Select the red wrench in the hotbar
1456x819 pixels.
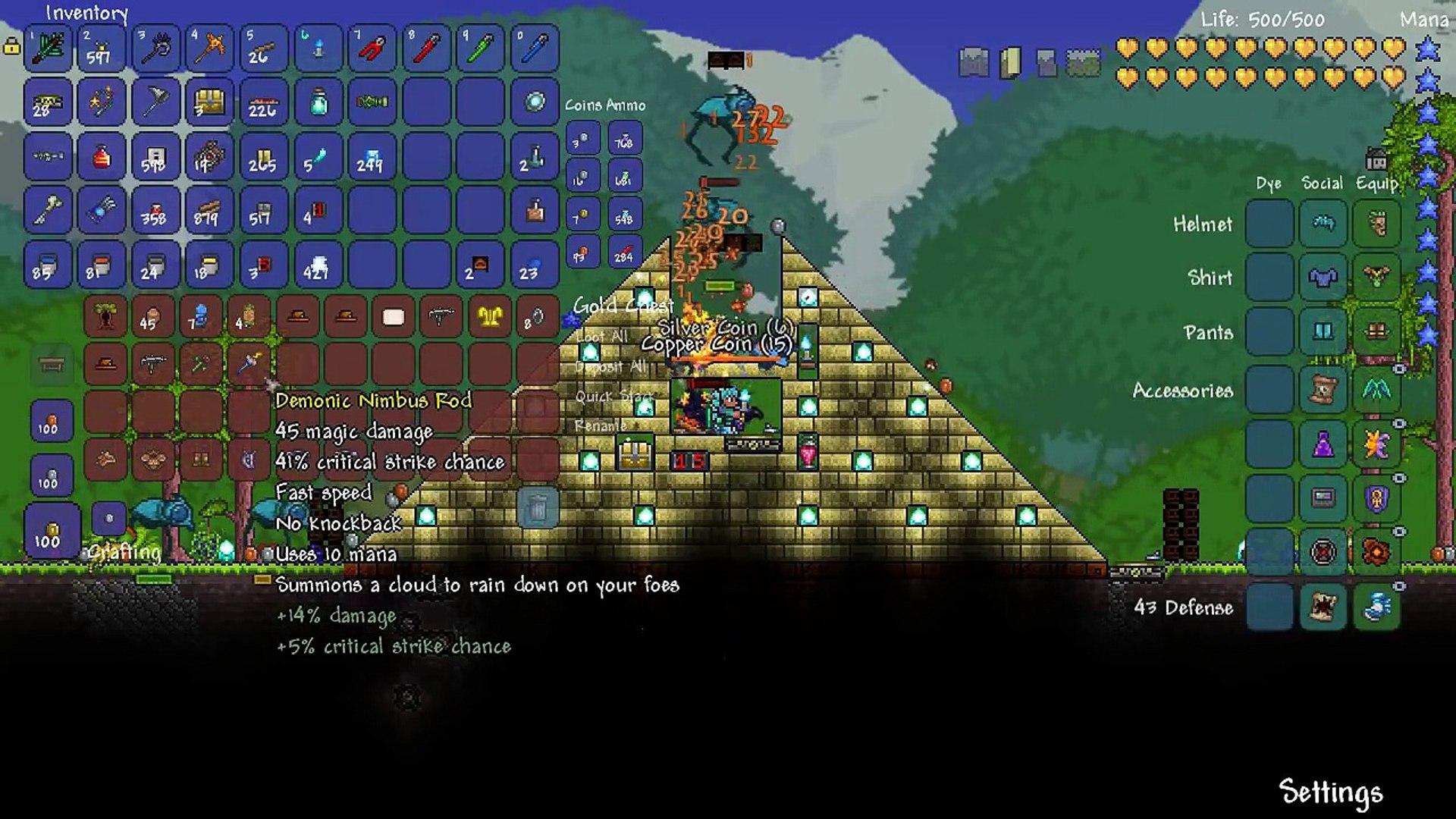tap(426, 48)
